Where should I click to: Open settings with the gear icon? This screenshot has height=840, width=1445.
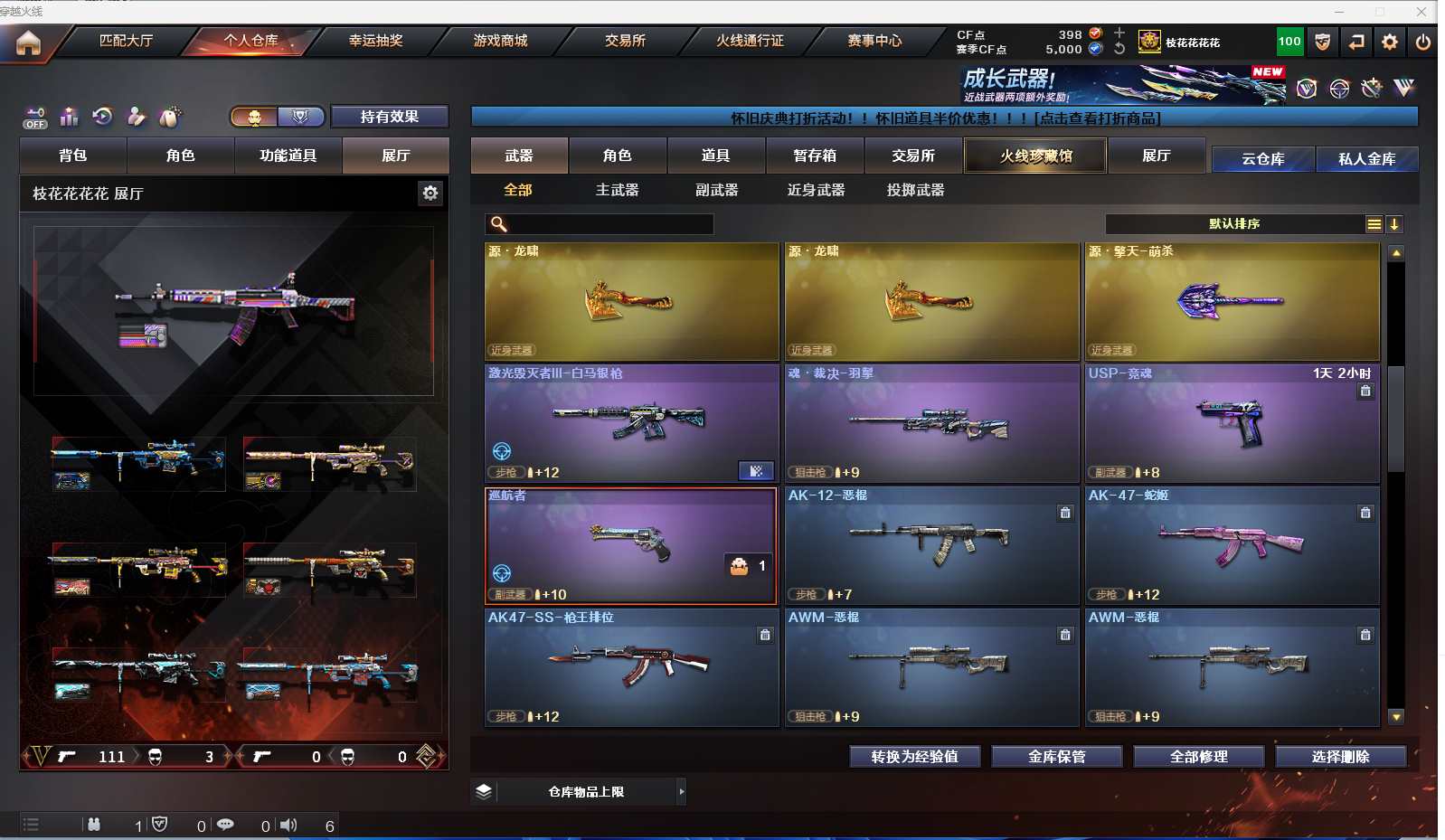pyautogui.click(x=1390, y=42)
